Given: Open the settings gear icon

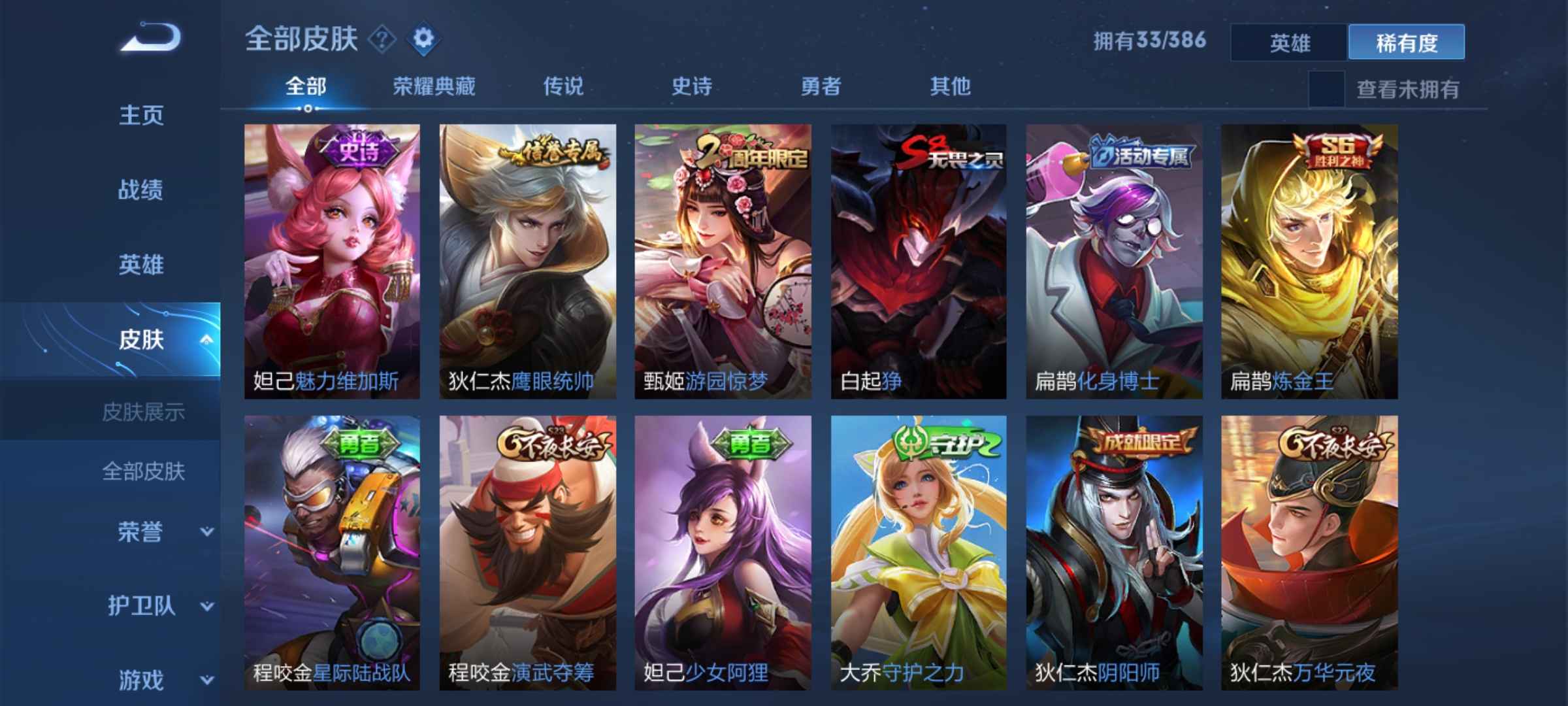Looking at the screenshot, I should (x=423, y=39).
